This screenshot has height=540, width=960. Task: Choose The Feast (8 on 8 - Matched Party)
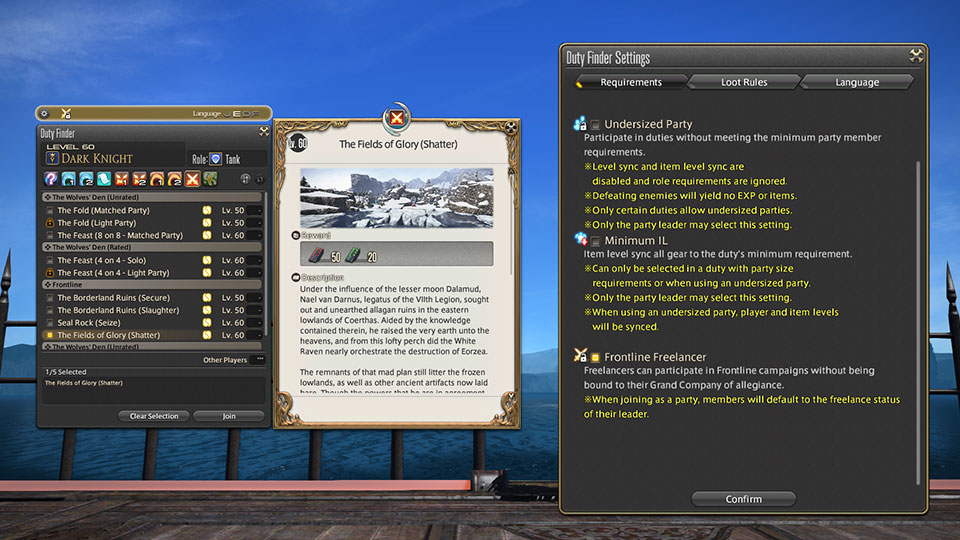(48, 235)
